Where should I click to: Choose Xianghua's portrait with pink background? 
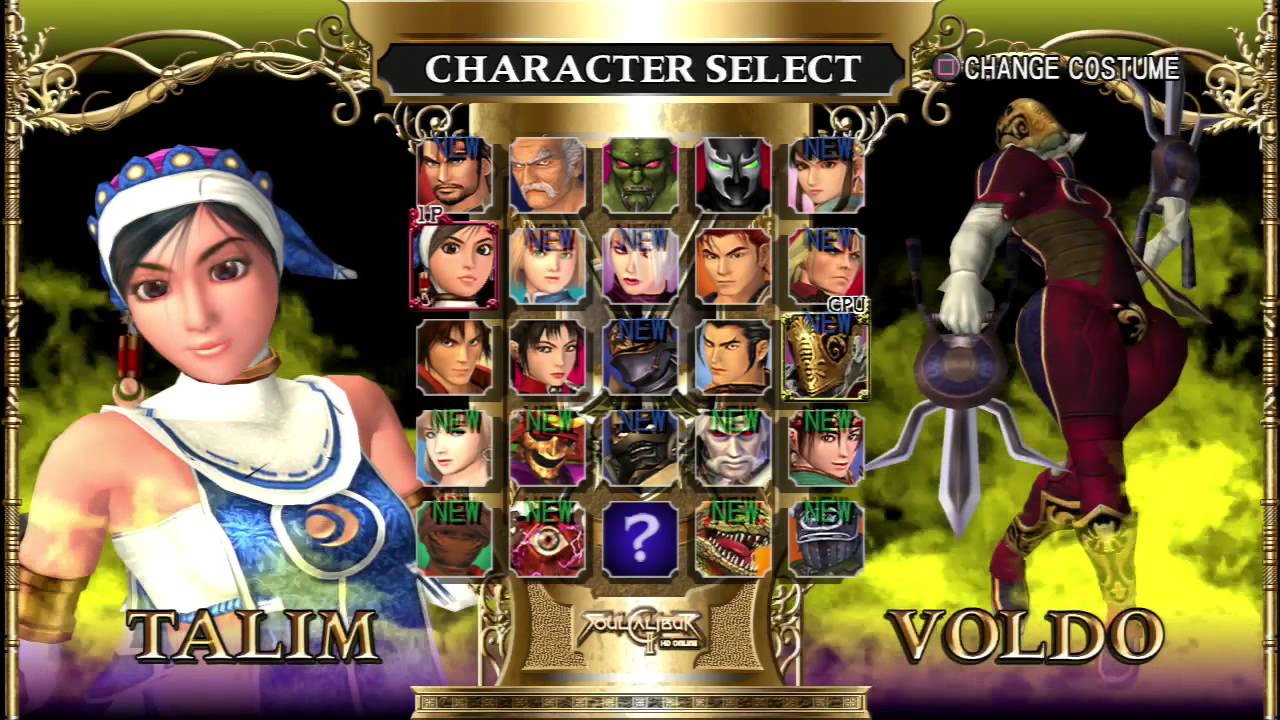point(826,176)
